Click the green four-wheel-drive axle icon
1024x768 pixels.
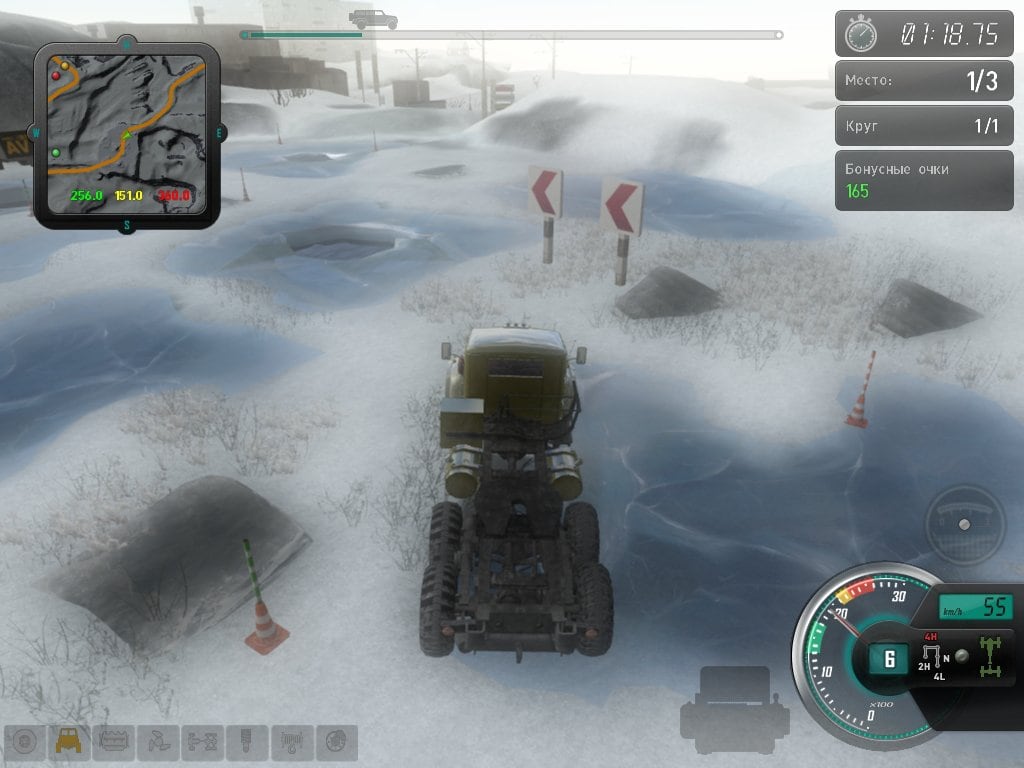coord(993,656)
